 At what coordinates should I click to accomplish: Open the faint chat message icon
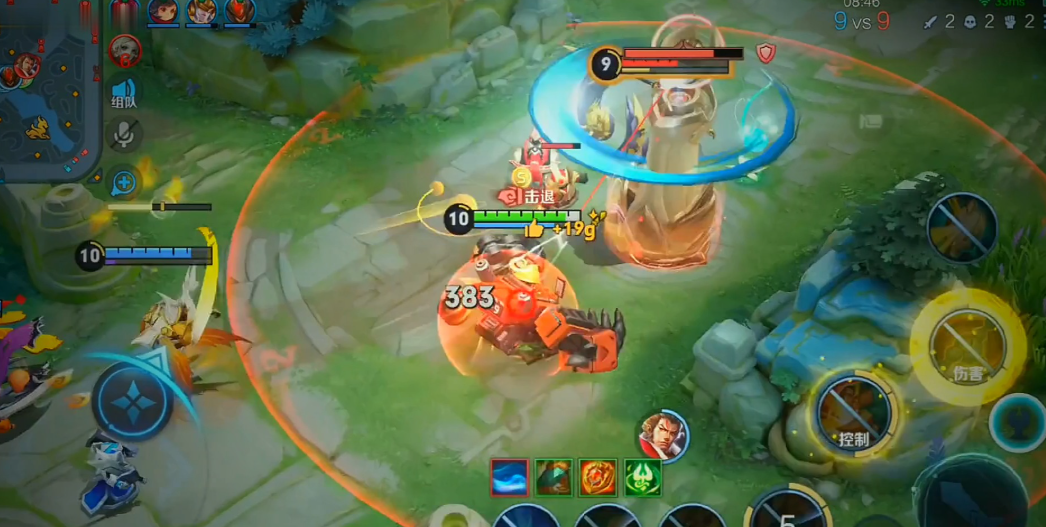click(x=871, y=121)
